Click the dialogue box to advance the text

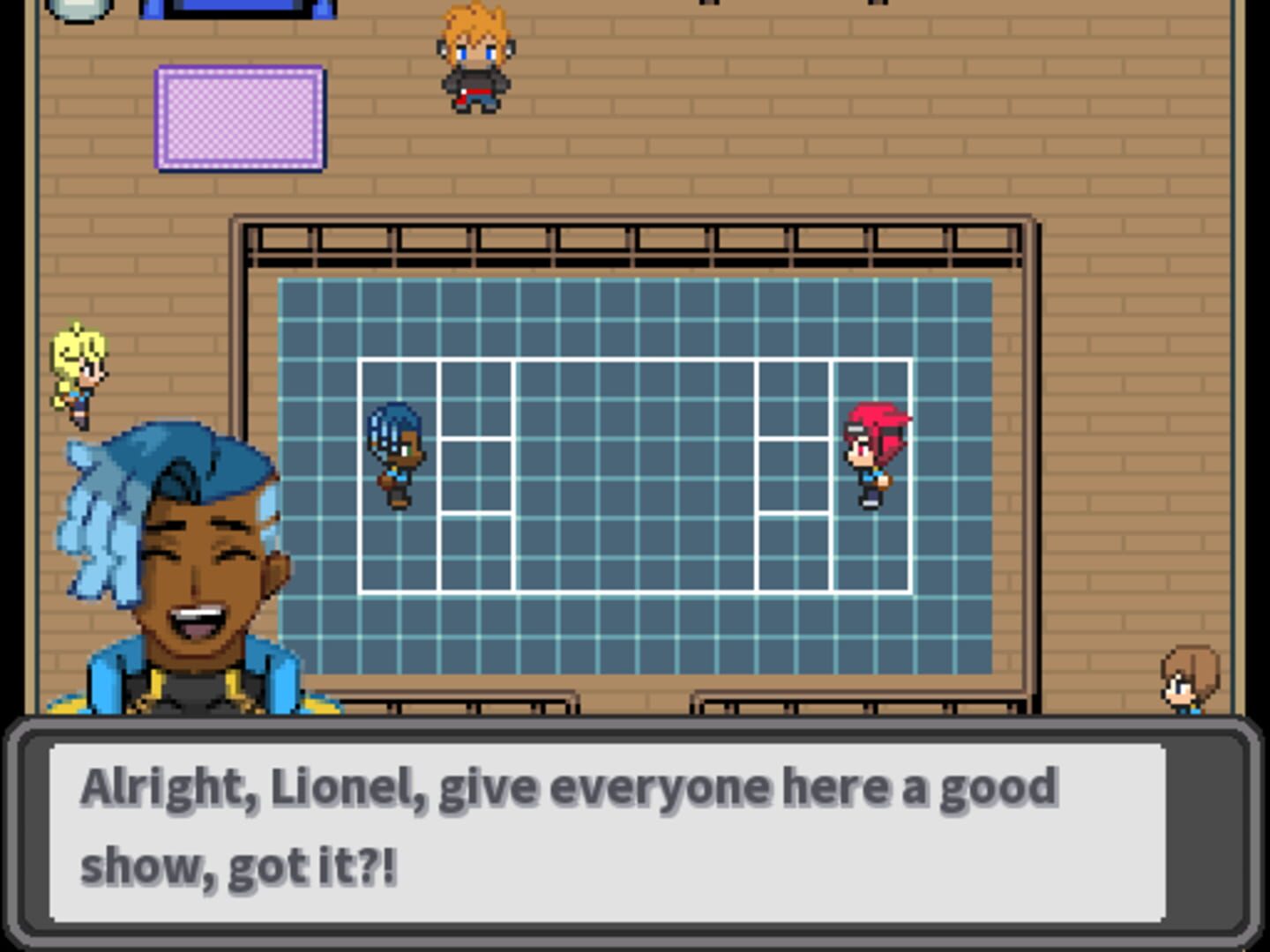617,829
